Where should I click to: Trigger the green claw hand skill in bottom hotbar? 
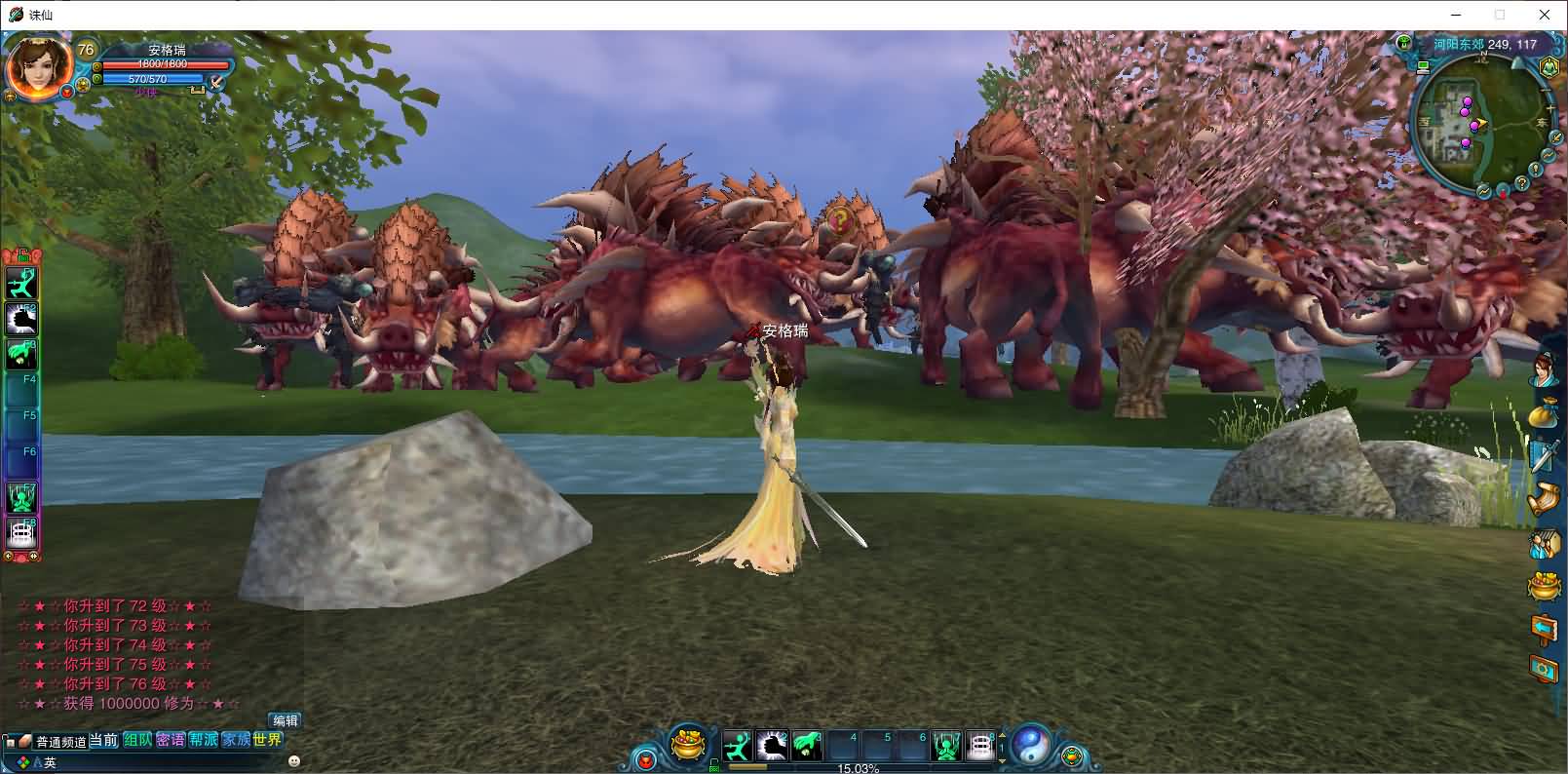click(x=806, y=747)
